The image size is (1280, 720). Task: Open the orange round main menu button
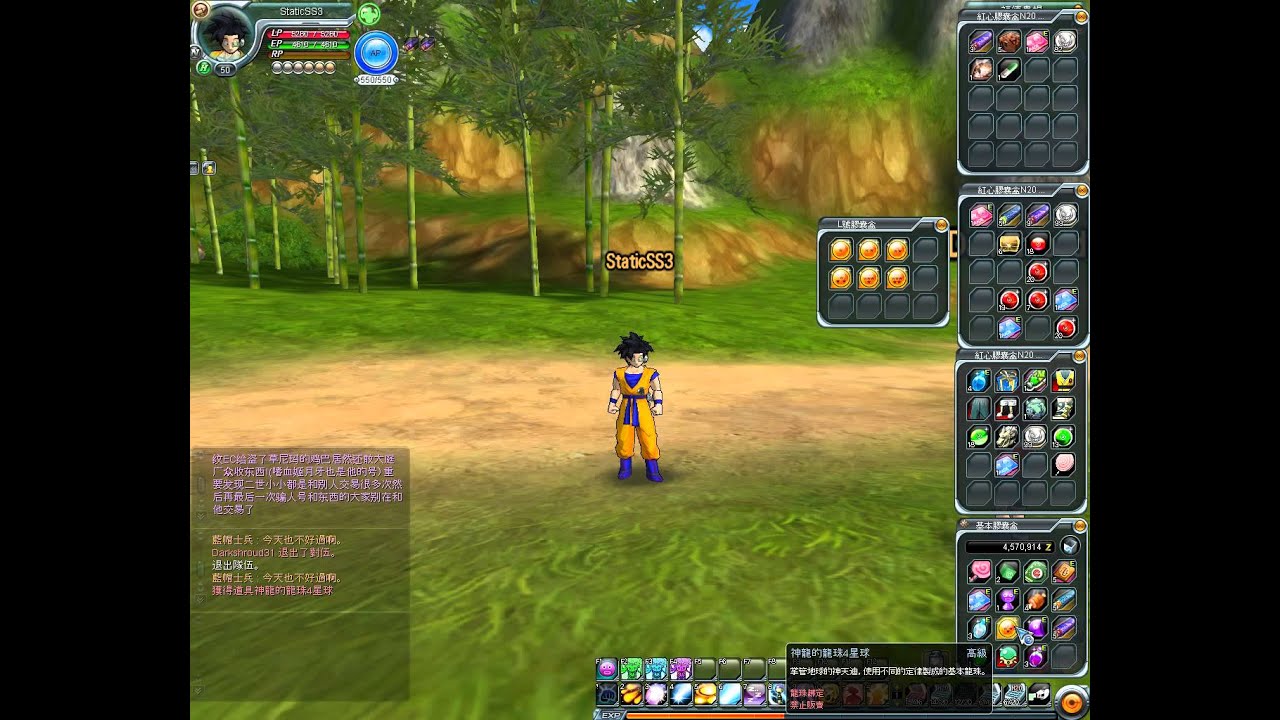1071,702
